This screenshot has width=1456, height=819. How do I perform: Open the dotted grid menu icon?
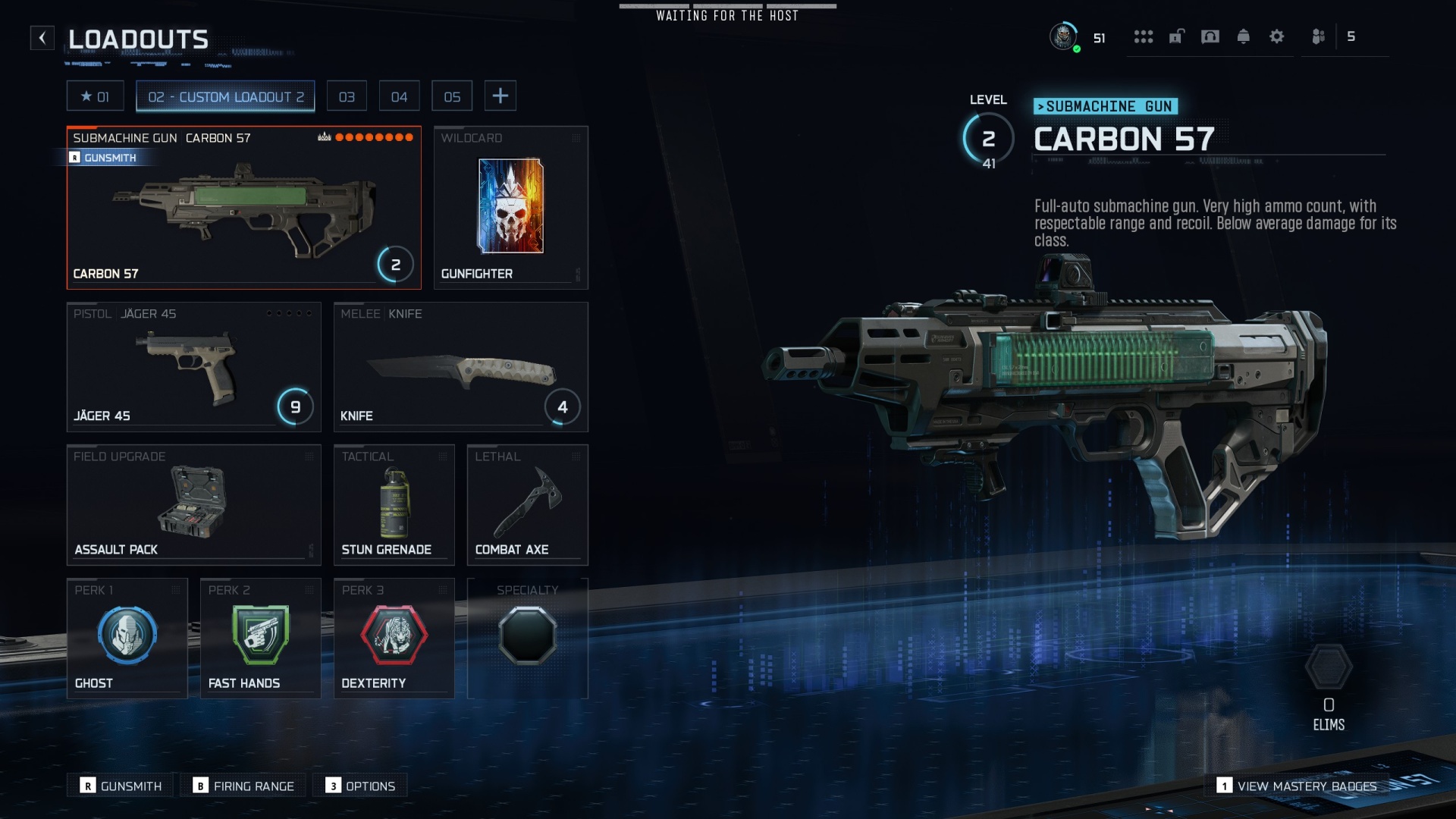coord(1143,36)
